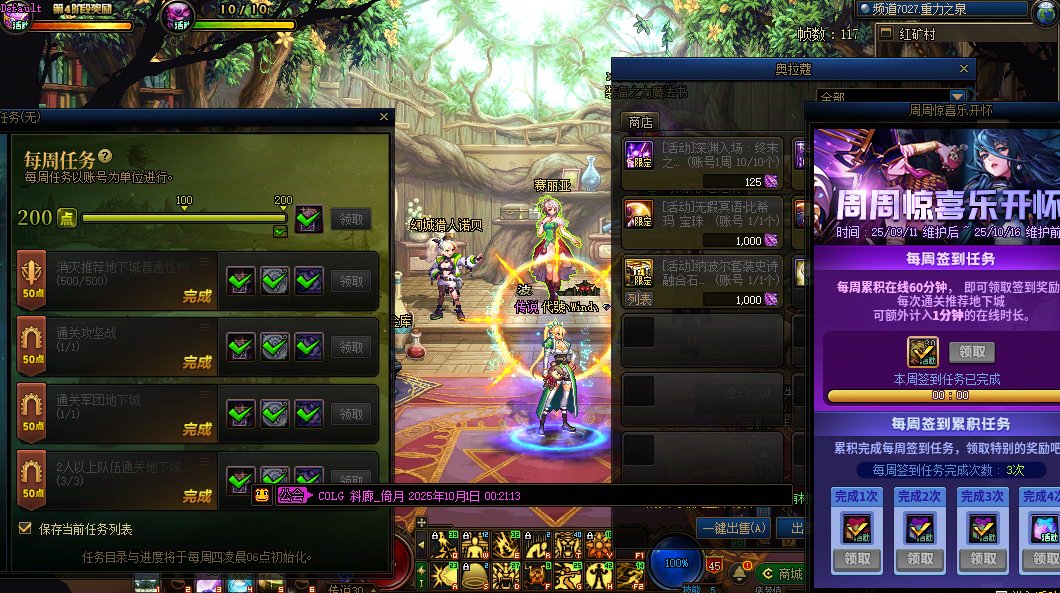Viewport: 1060px width, 593px height.
Task: Open the 列表 button on the 纳波尔套装 item
Action: [x=639, y=299]
